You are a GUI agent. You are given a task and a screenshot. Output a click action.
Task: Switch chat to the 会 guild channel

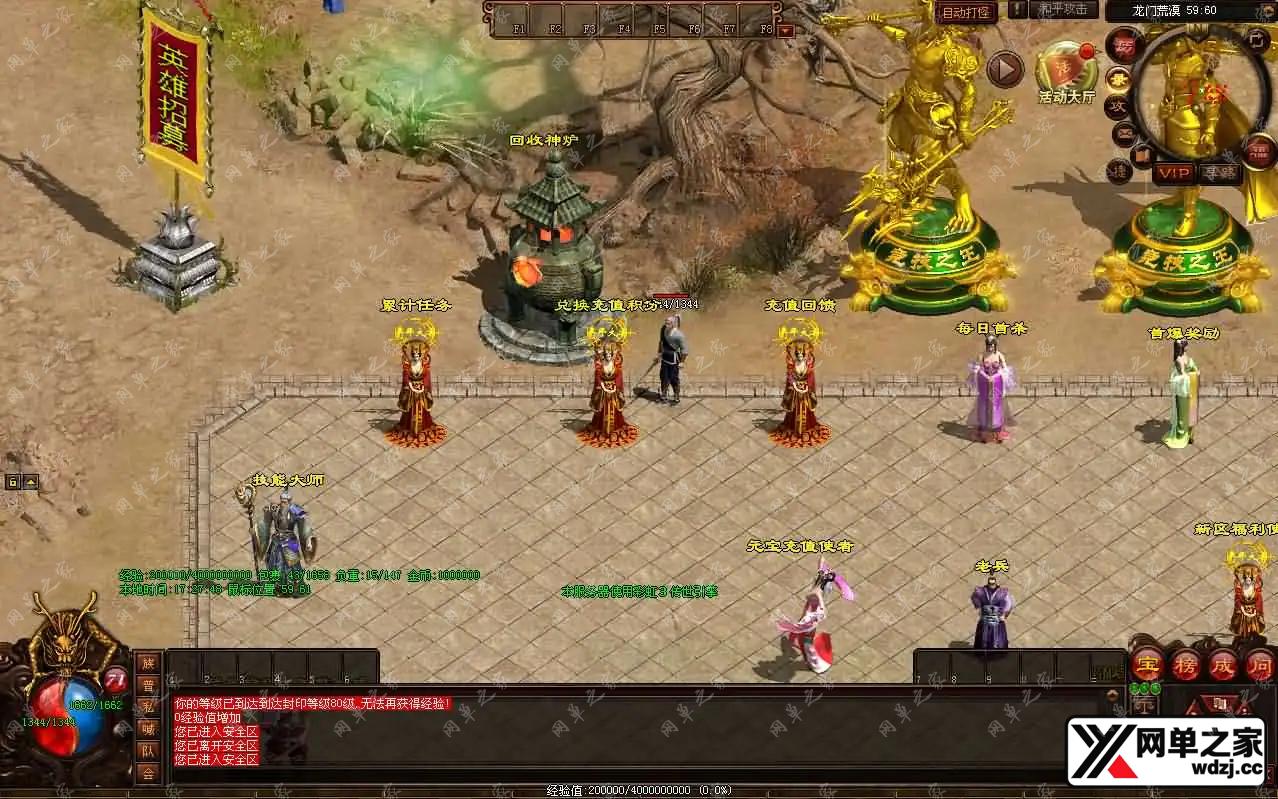148,773
